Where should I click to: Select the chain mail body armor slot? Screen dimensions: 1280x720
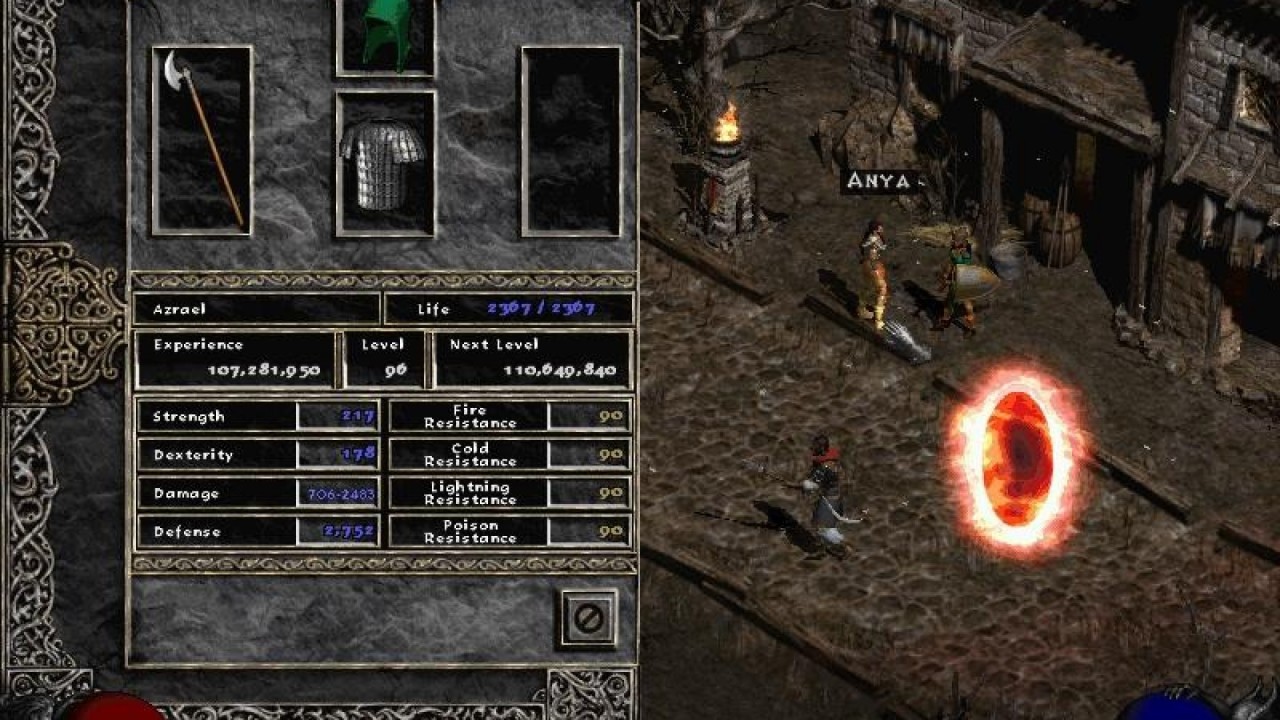385,164
